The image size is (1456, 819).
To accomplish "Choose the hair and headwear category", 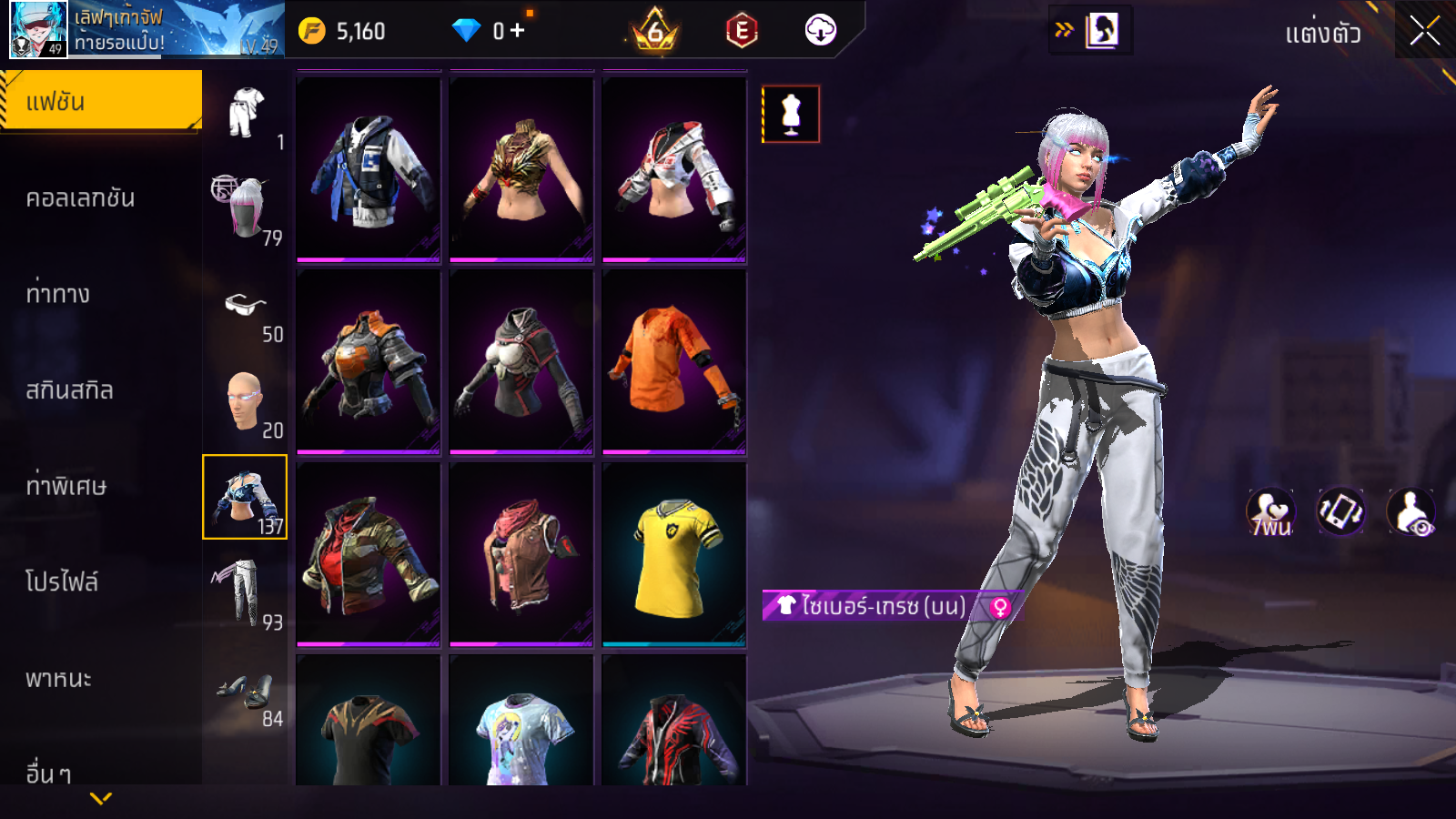I will (x=244, y=208).
